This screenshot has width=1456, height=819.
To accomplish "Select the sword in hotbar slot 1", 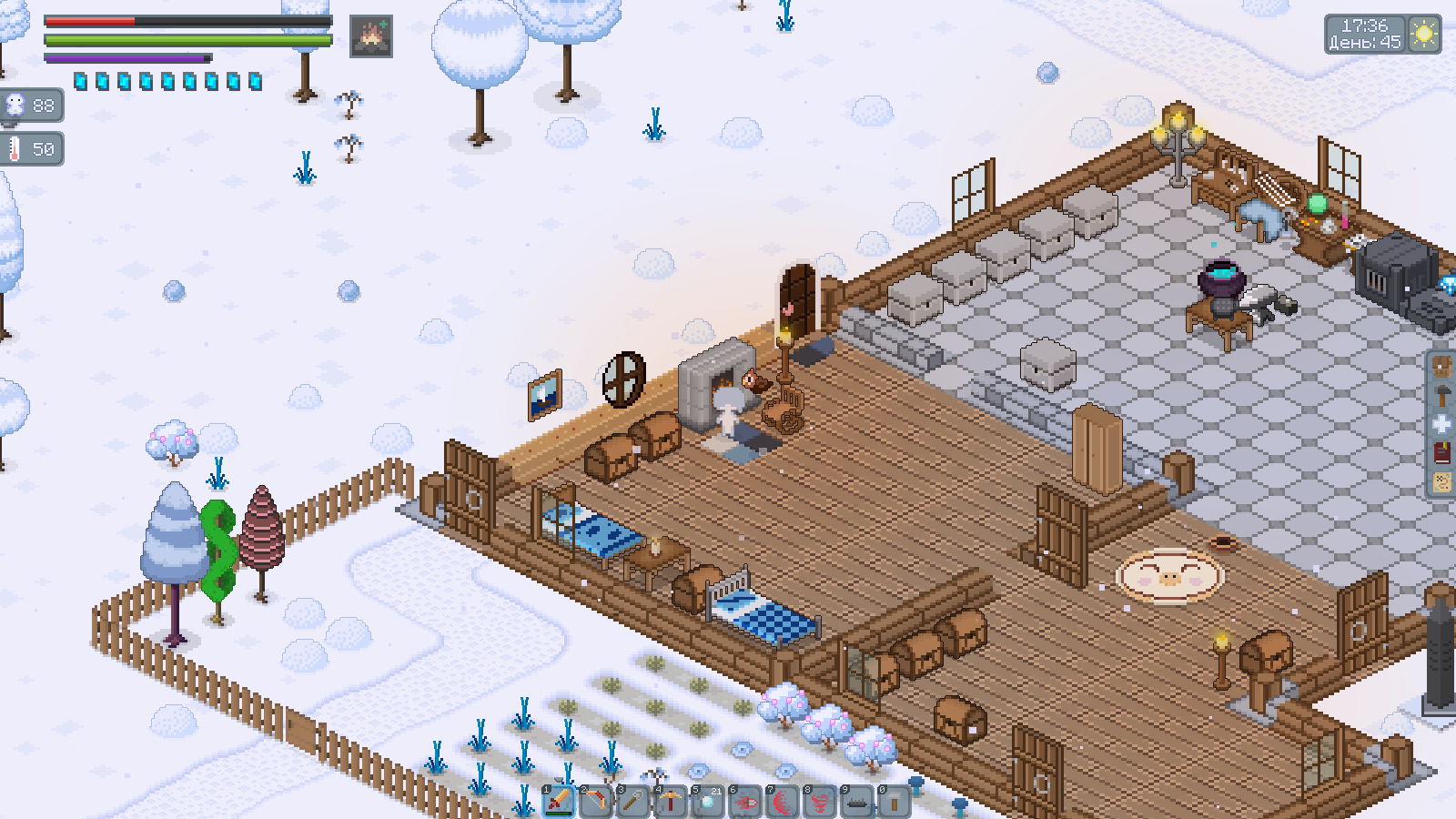I will [x=559, y=802].
